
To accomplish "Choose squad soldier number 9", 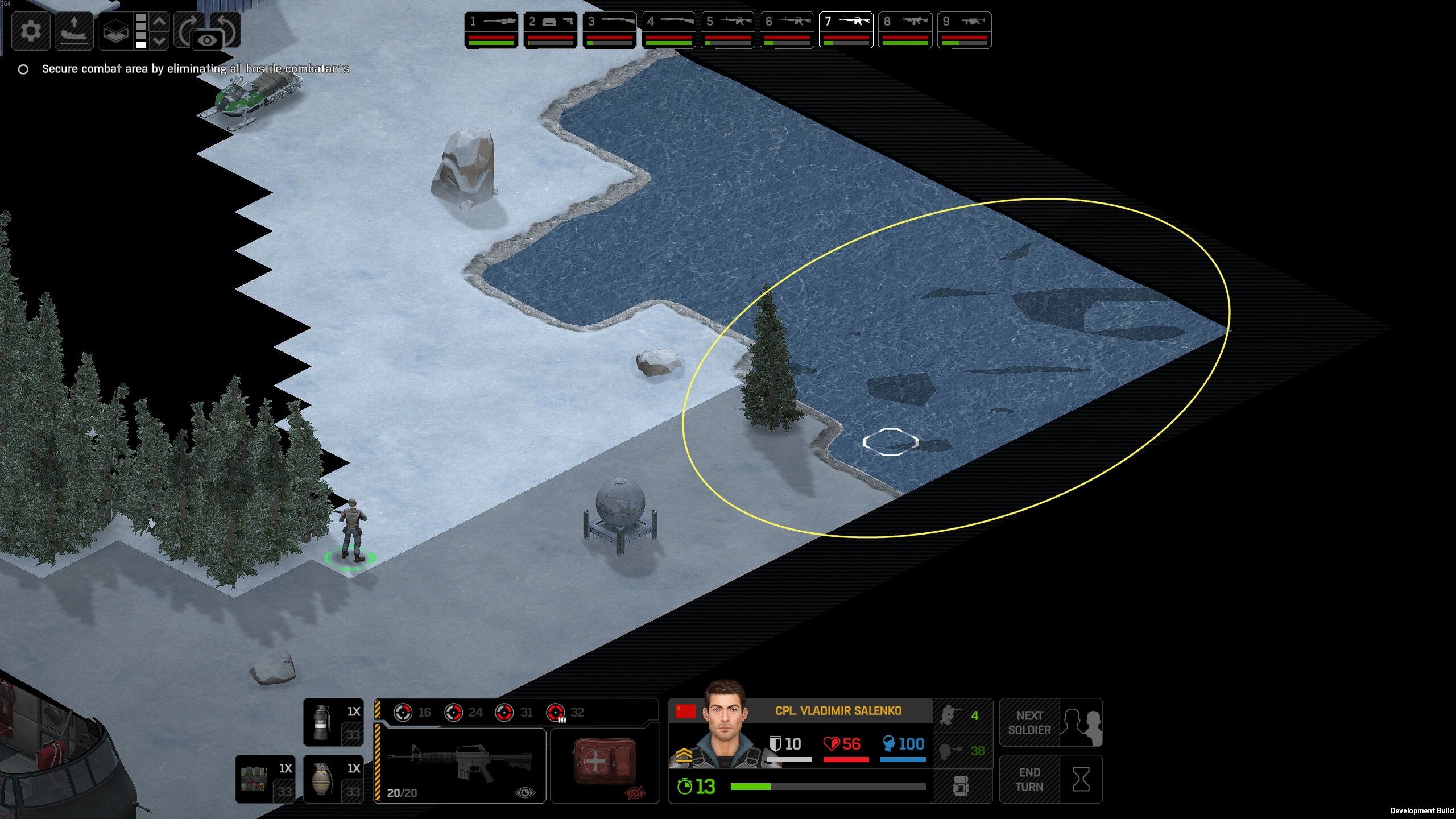I will coord(964,30).
